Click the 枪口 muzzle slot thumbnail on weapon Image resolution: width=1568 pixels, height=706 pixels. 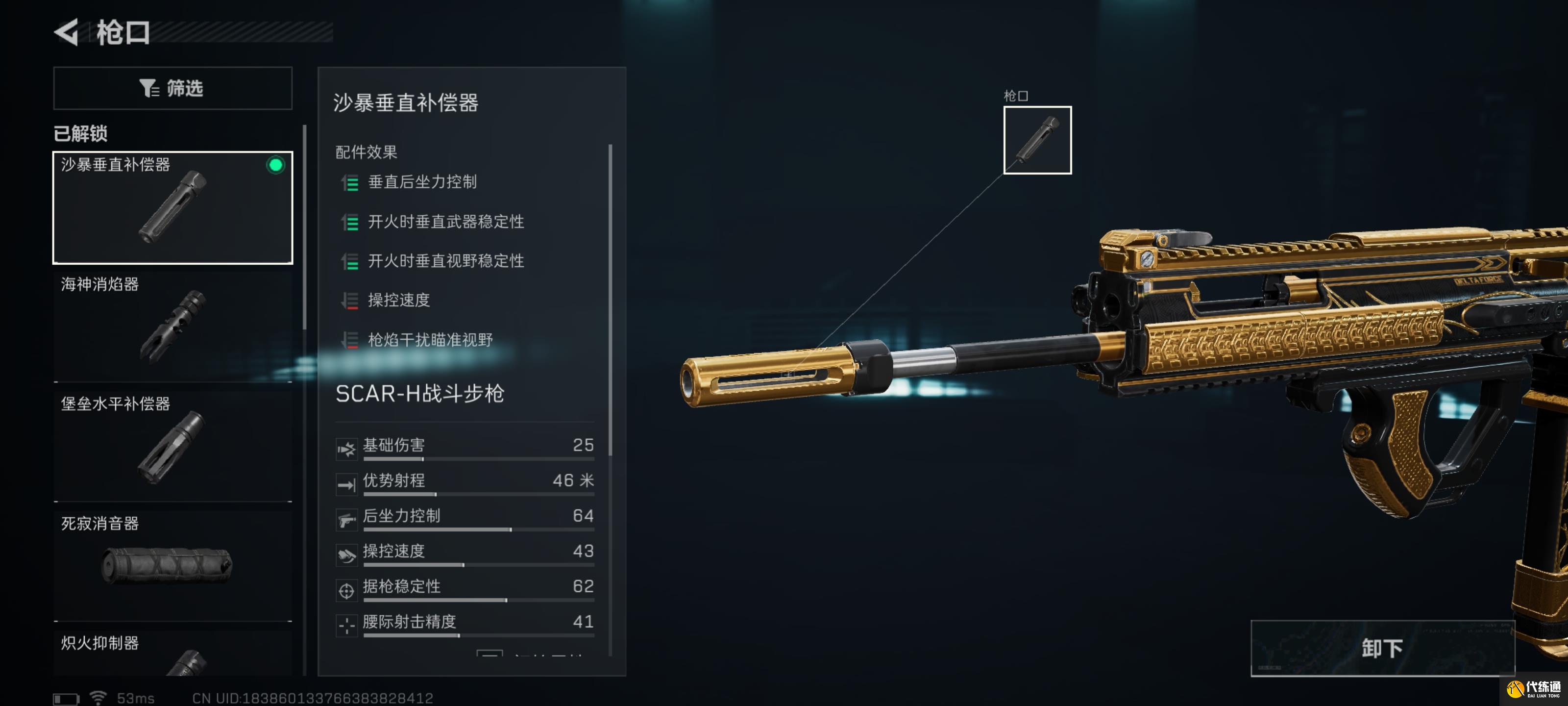[1037, 140]
